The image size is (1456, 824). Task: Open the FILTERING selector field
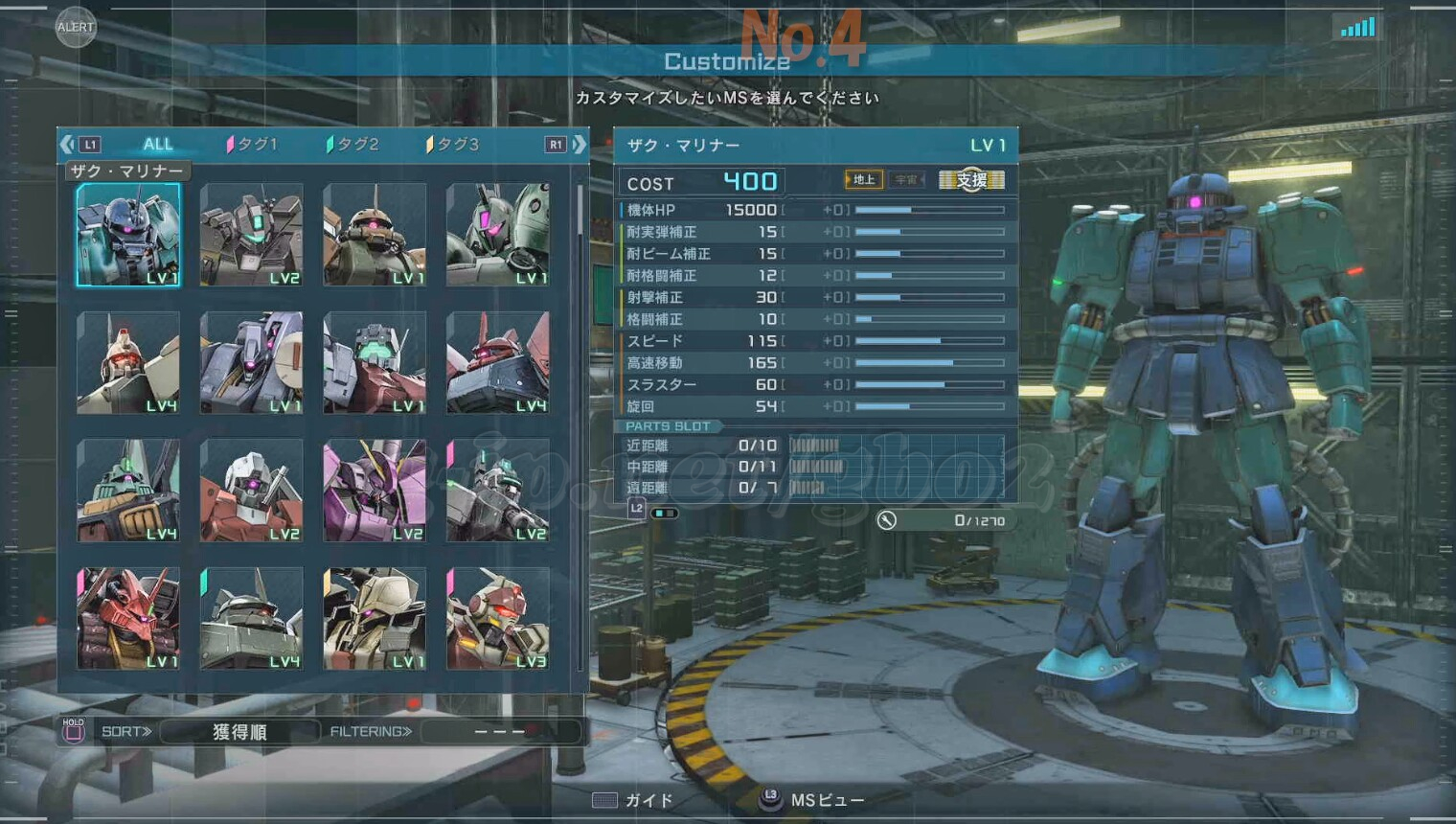500,732
